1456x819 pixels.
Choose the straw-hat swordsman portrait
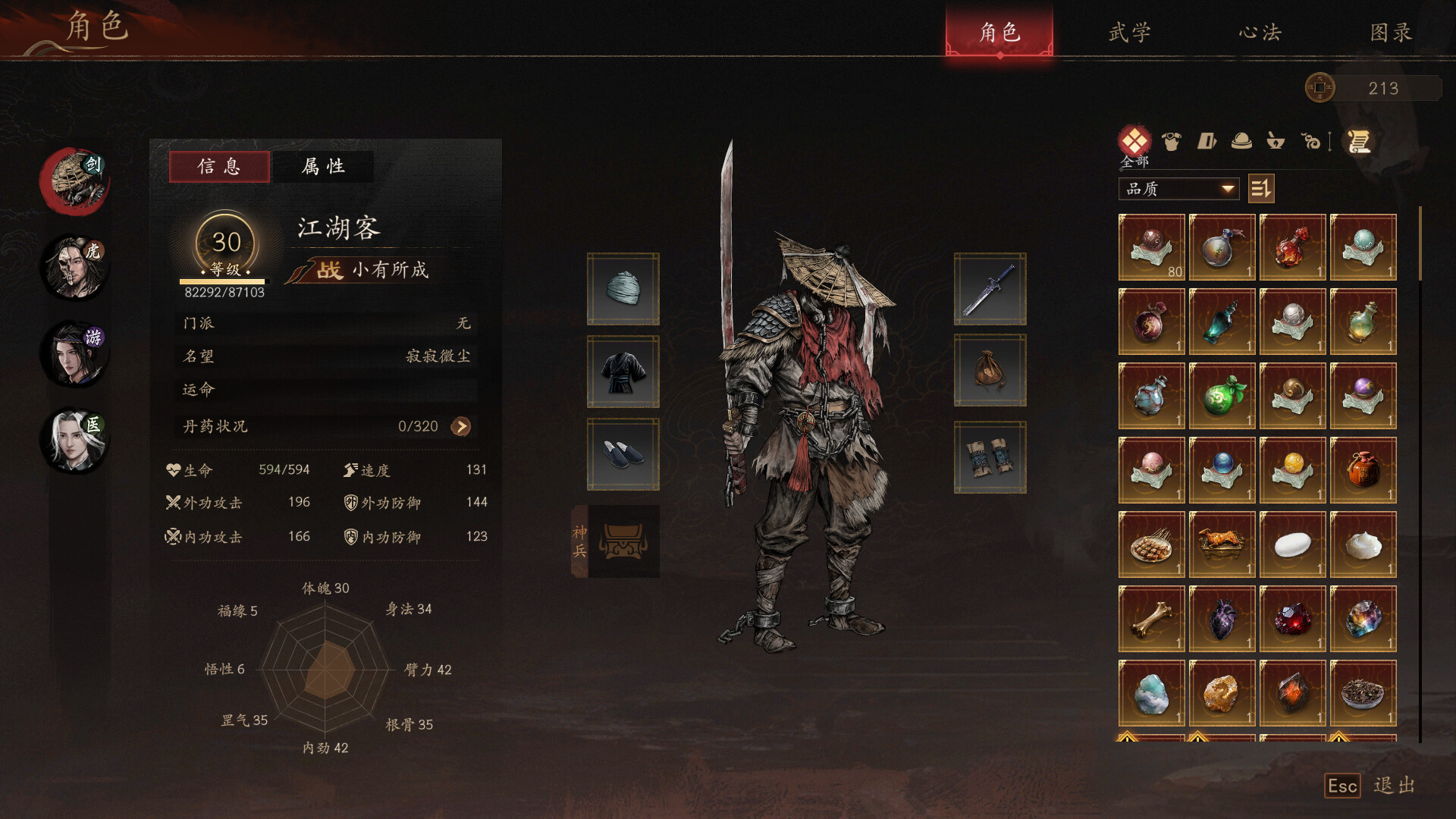(x=75, y=180)
